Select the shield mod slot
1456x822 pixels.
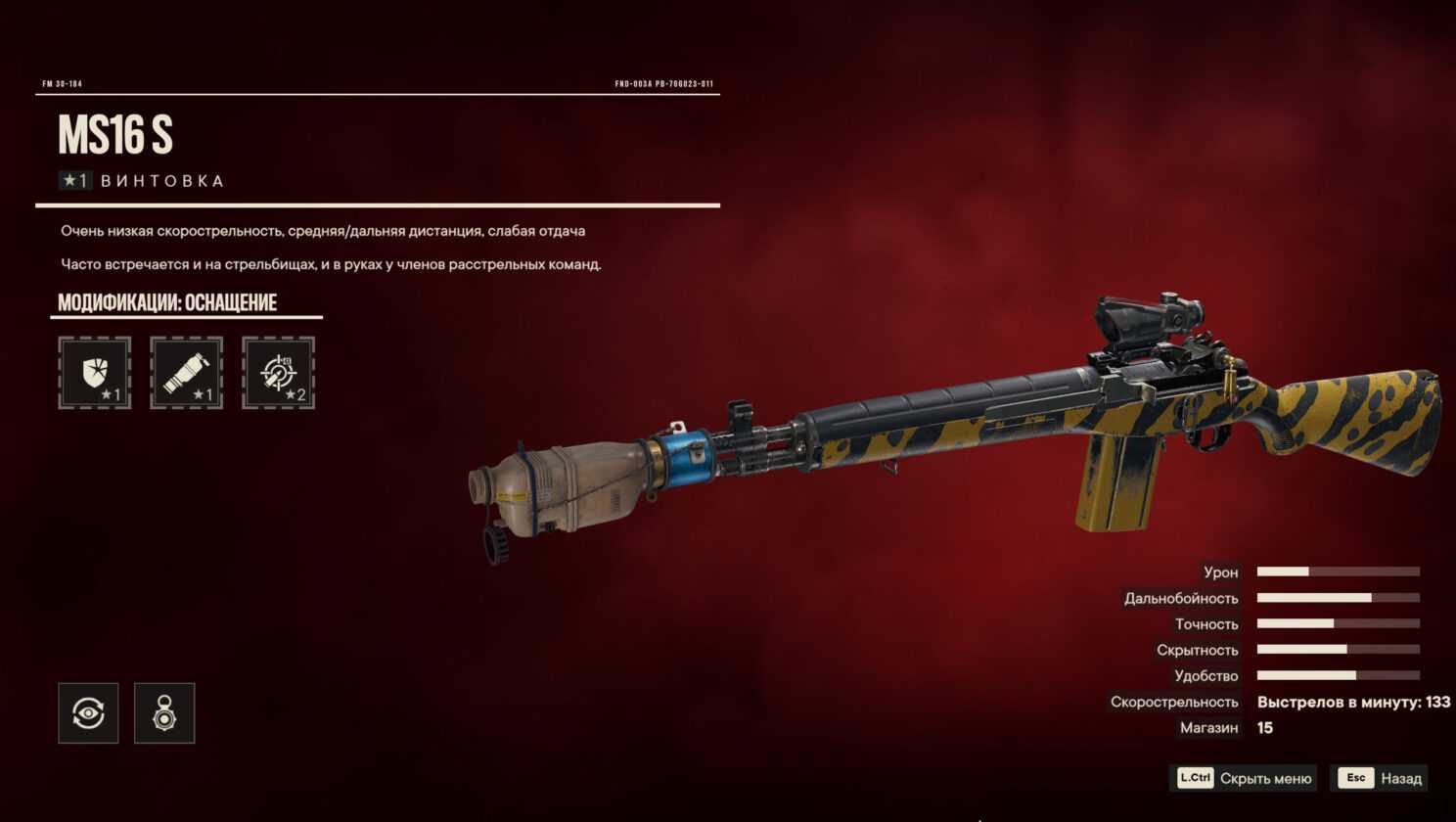[x=95, y=373]
